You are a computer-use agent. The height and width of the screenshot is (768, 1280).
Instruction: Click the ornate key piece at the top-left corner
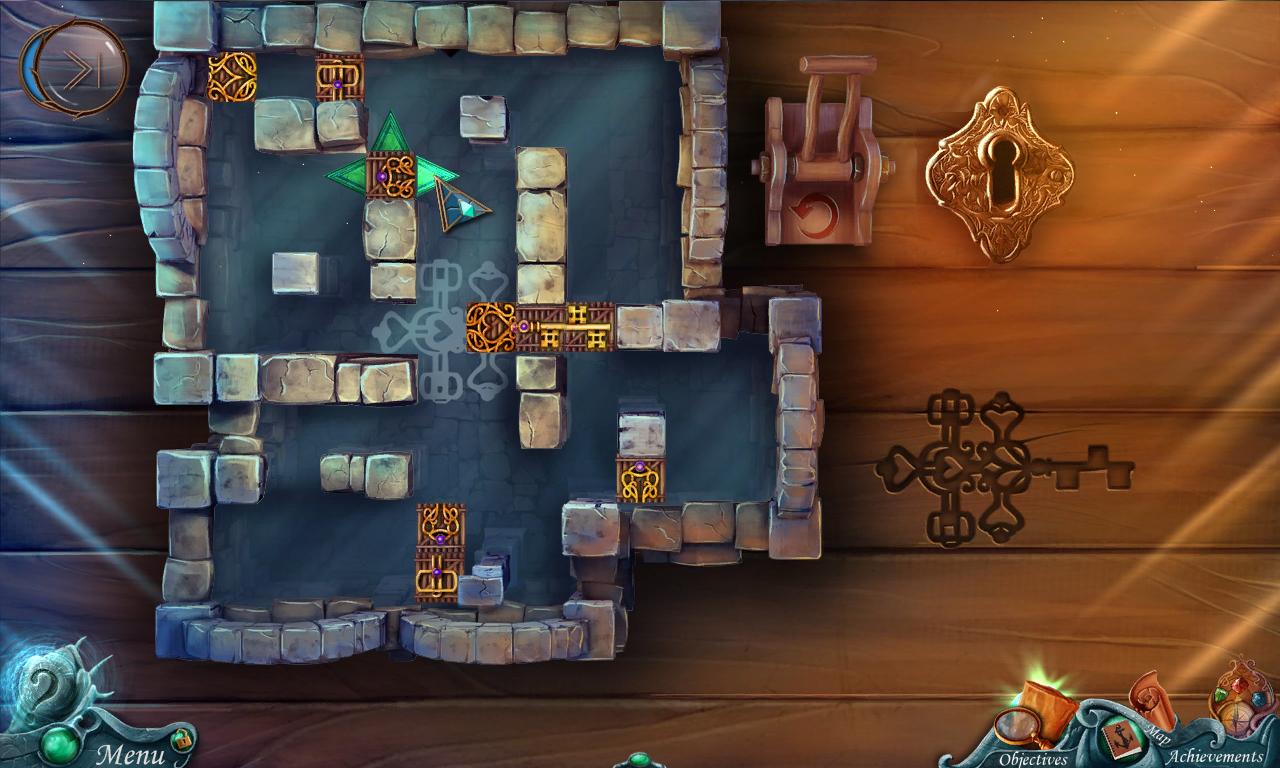coord(230,75)
